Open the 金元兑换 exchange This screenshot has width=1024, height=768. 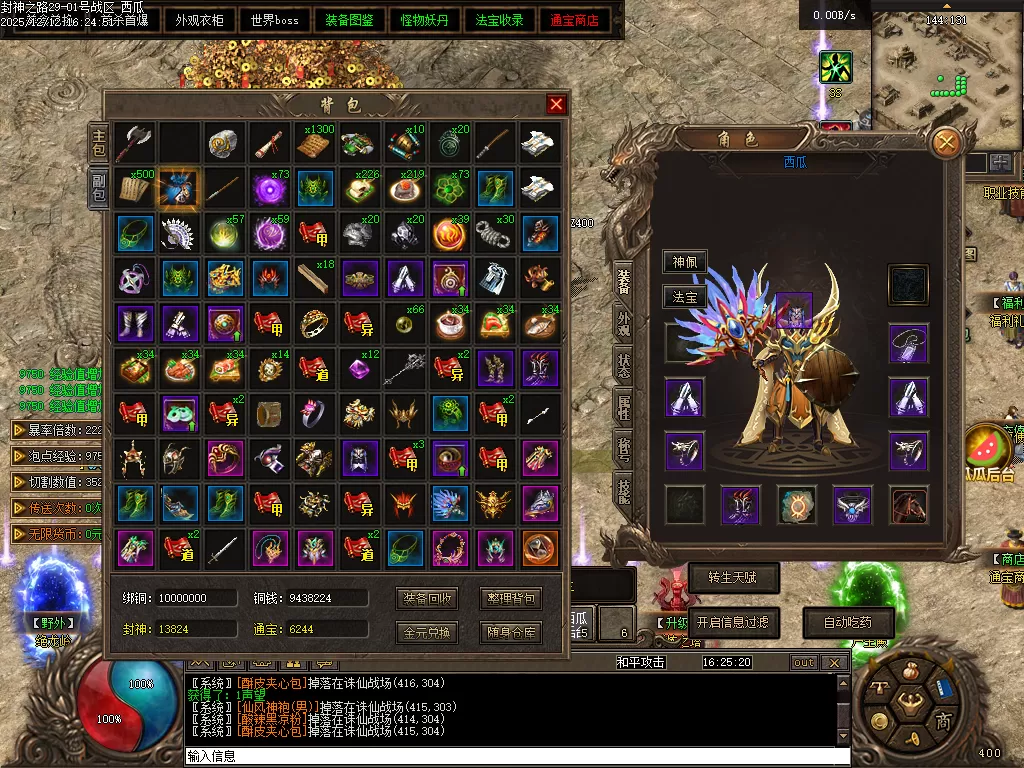429,632
